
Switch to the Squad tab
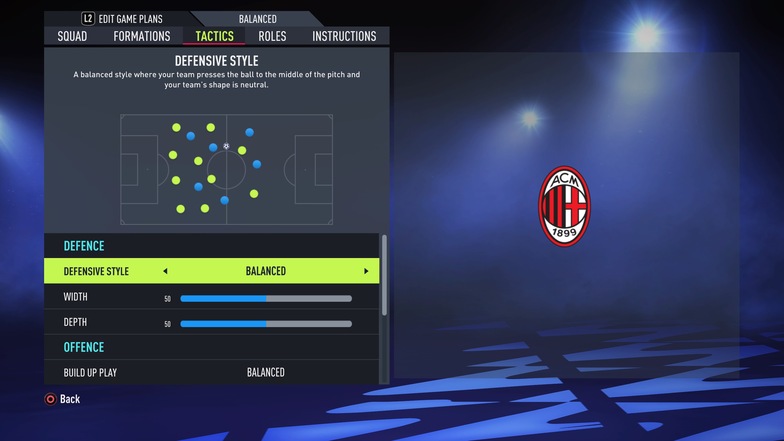[72, 36]
